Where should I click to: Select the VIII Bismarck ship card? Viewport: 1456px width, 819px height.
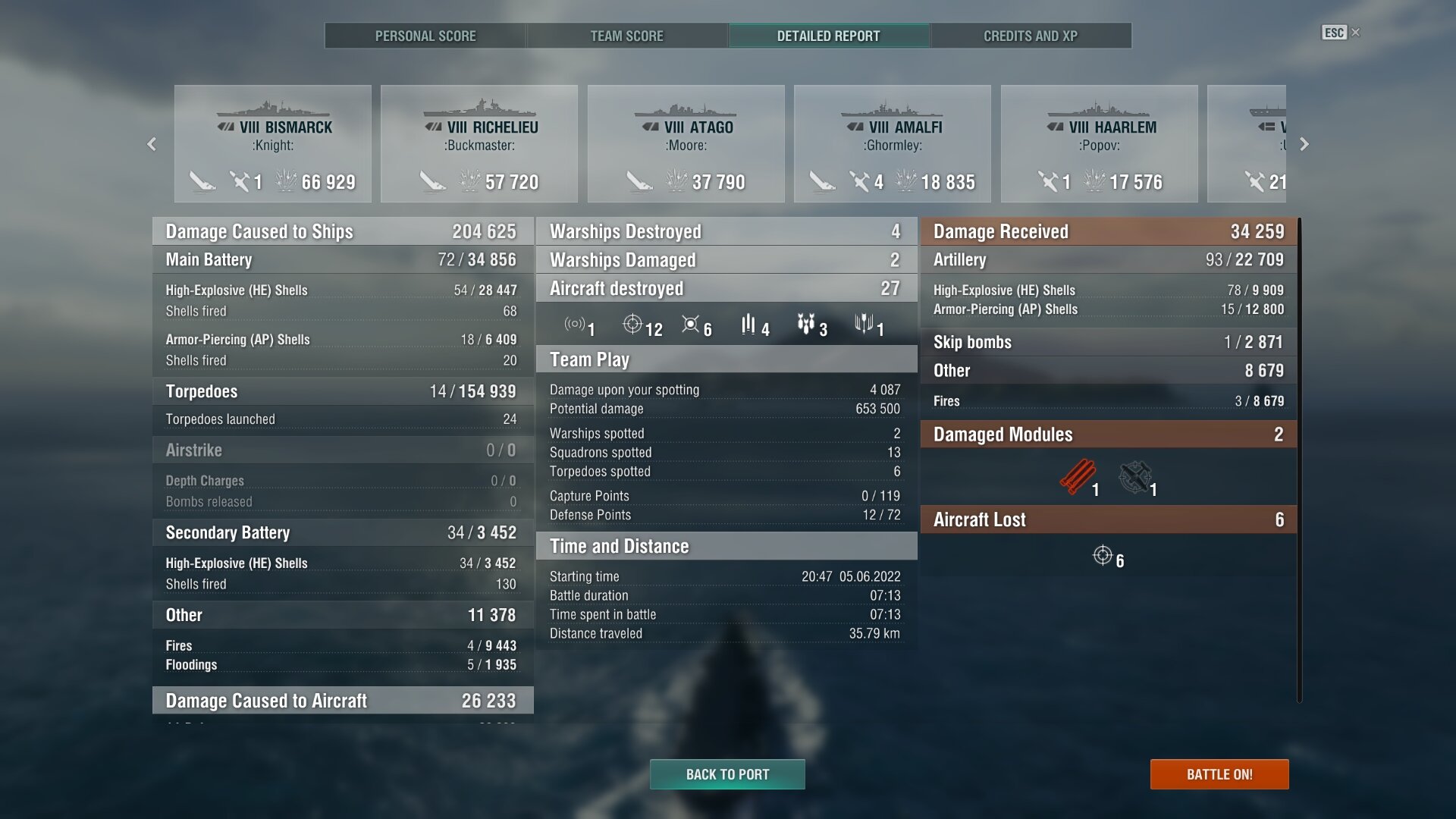point(273,144)
